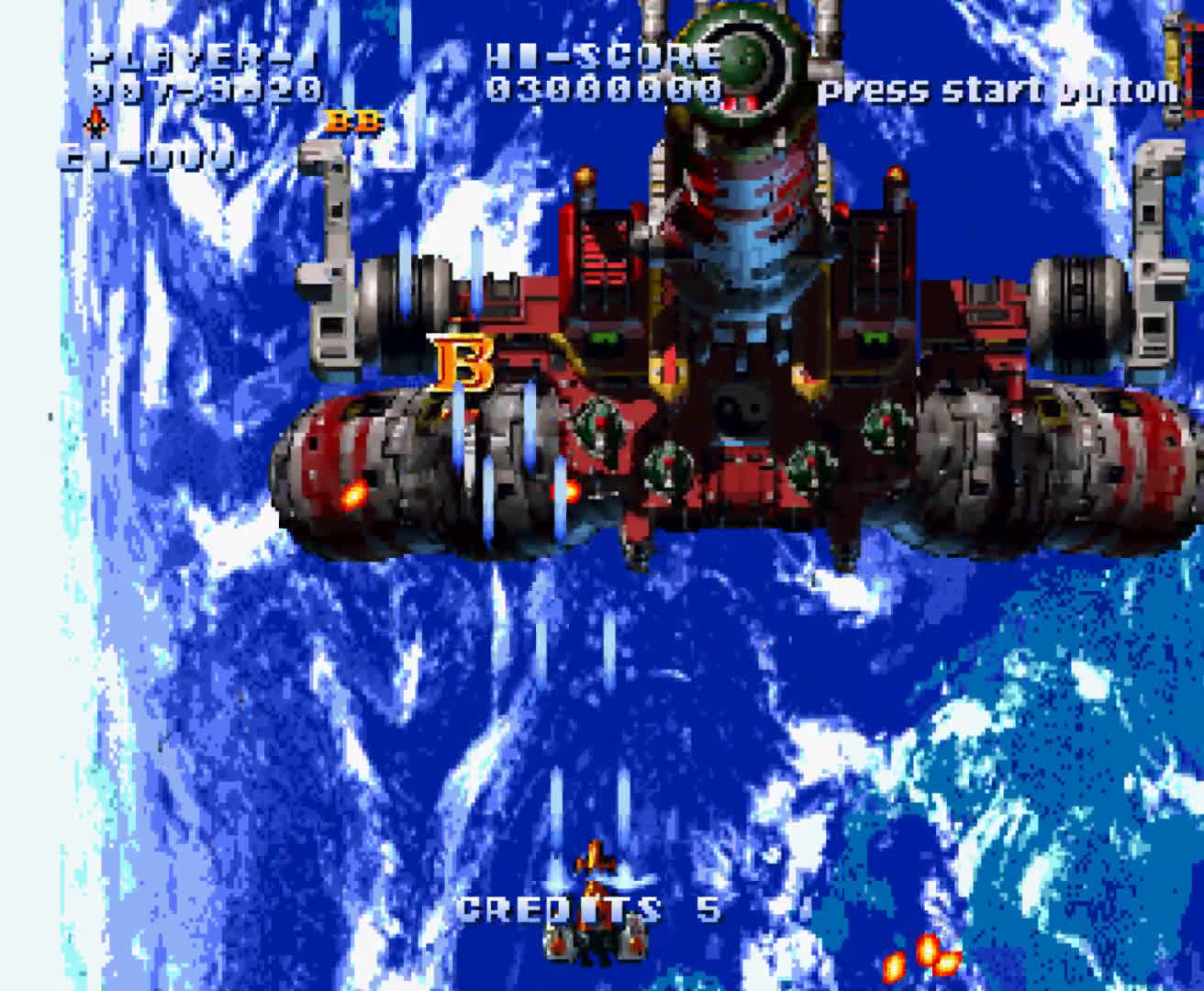Image resolution: width=1204 pixels, height=991 pixels.
Task: Click the HI-SCORE heading
Action: [601, 57]
